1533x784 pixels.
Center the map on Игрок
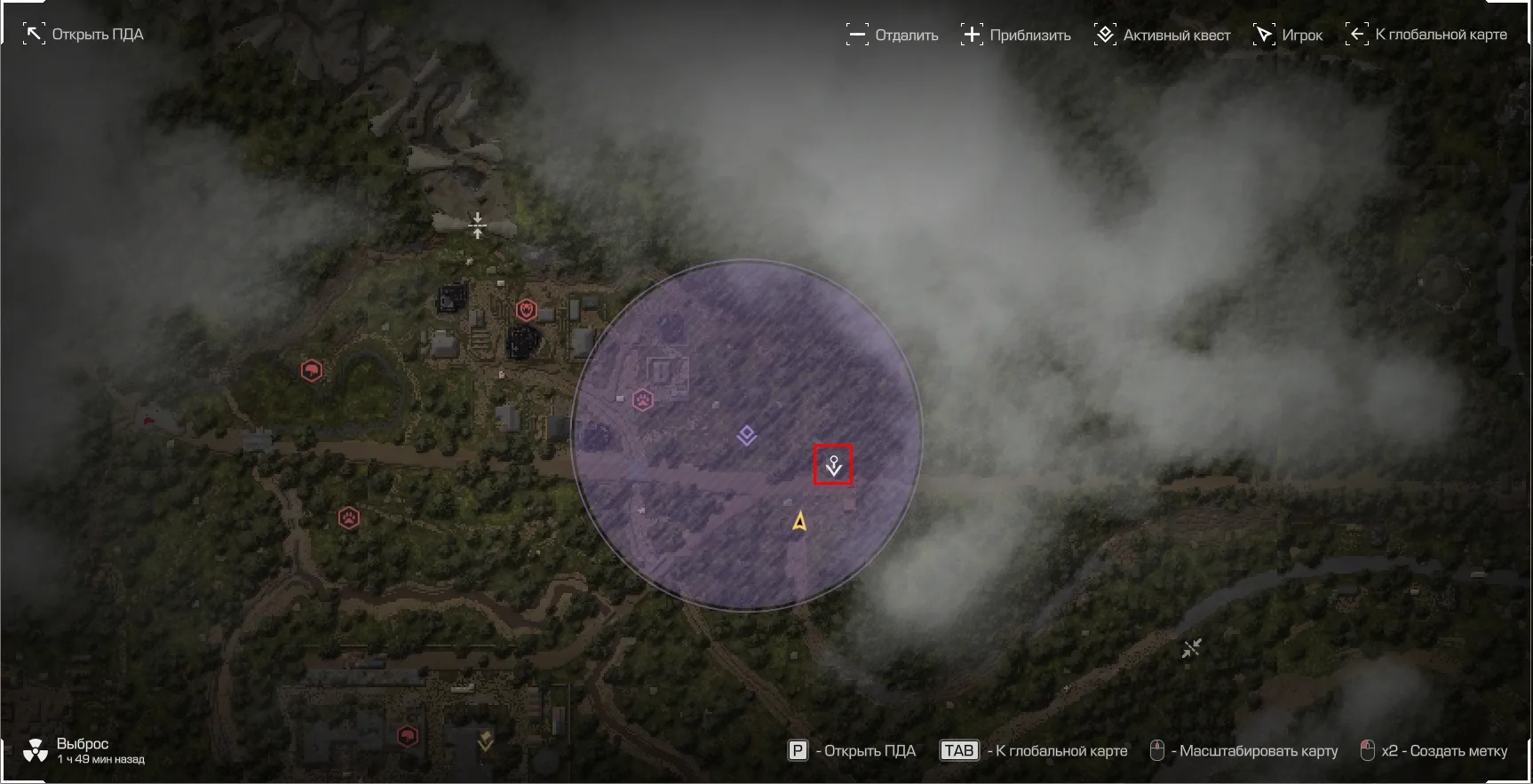(x=1288, y=36)
